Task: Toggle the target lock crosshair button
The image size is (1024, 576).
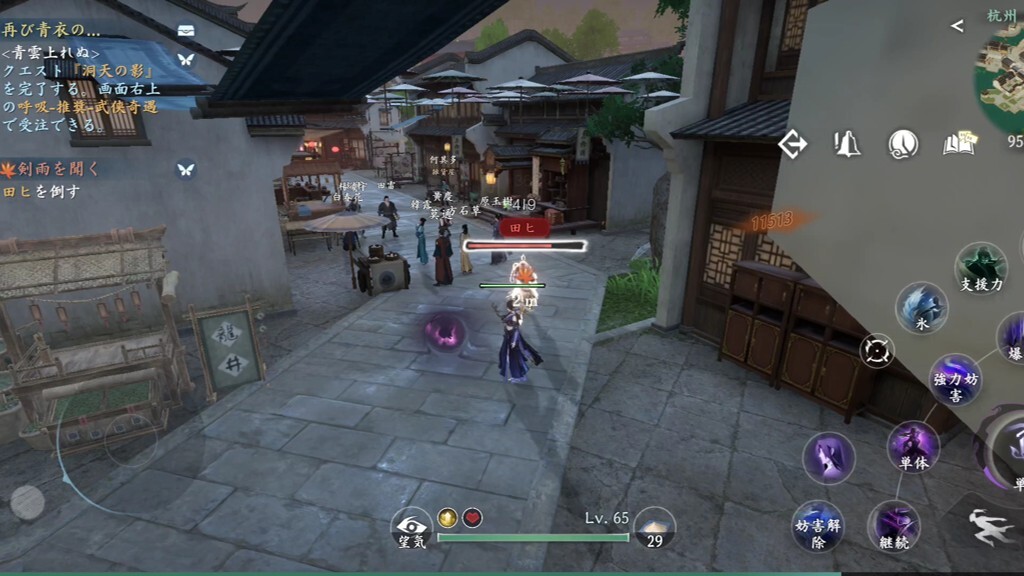Action: (877, 351)
